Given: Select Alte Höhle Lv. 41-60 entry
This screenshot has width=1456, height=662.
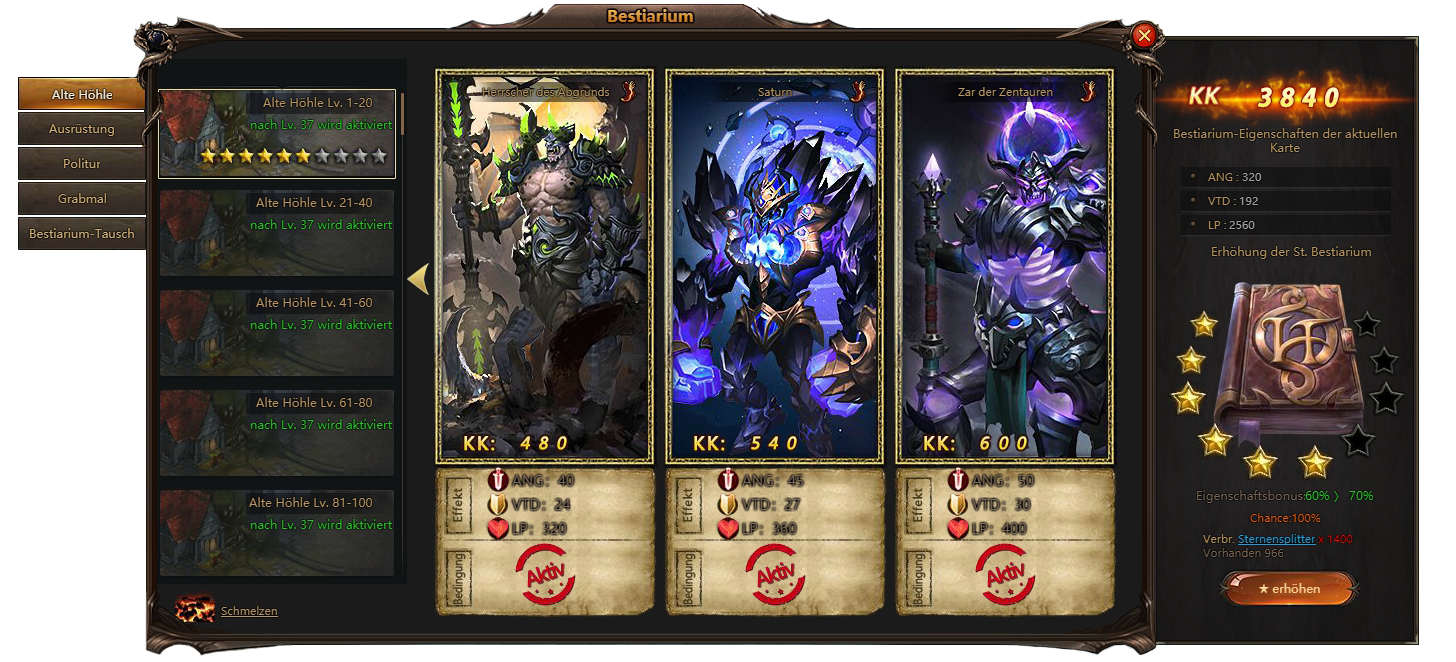Looking at the screenshot, I should pyautogui.click(x=277, y=333).
